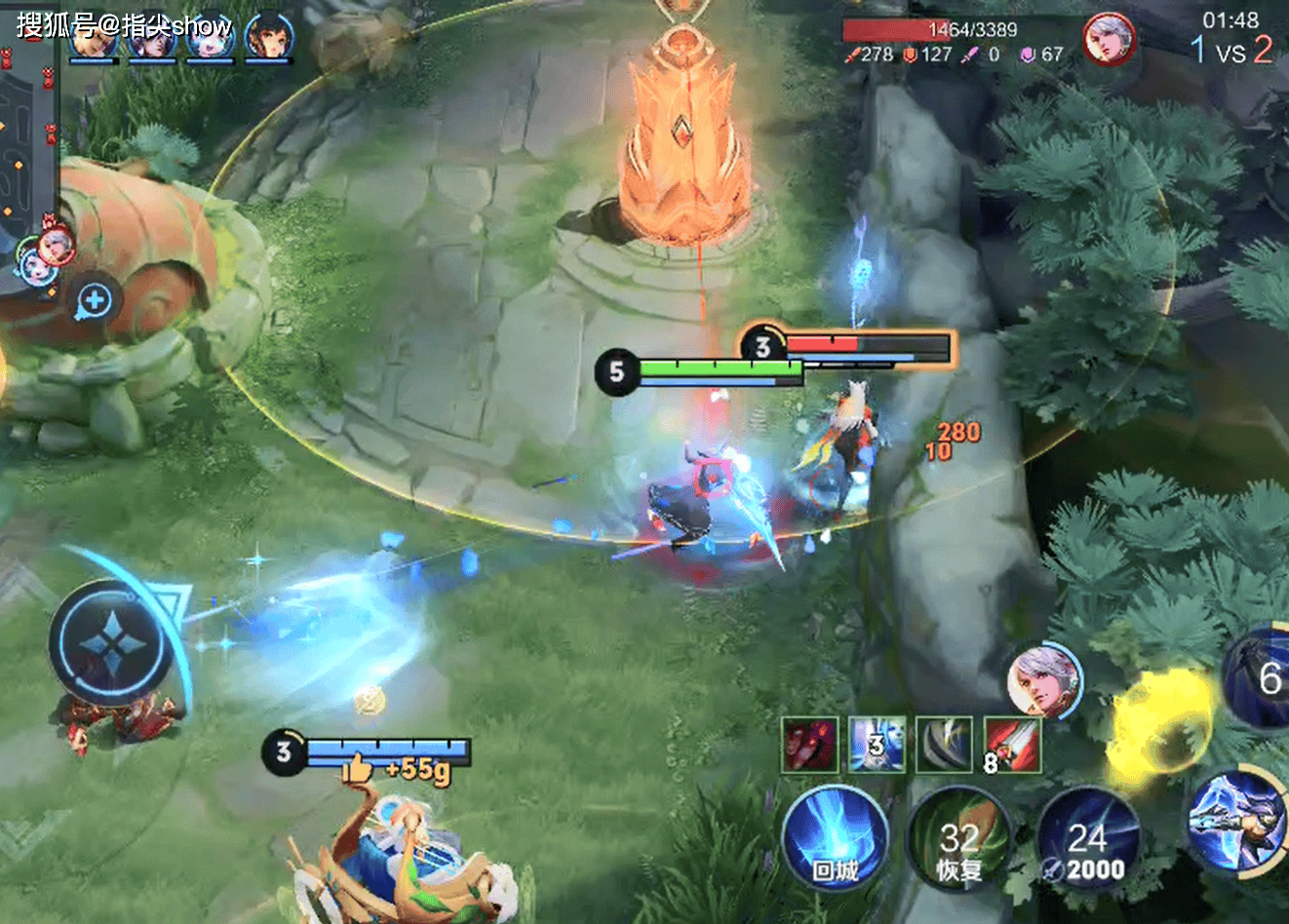Cast the lightning lancer skill
Image resolution: width=1289 pixels, height=924 pixels.
coord(1234,821)
